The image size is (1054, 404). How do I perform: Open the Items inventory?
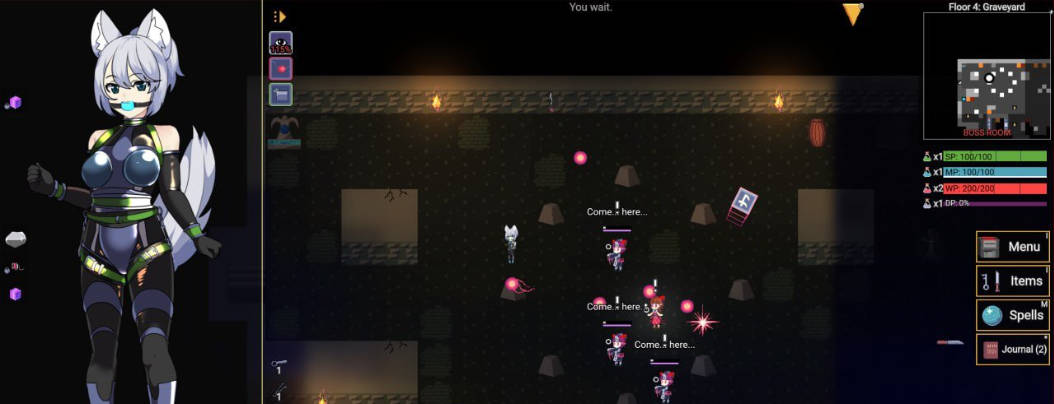(x=1012, y=281)
